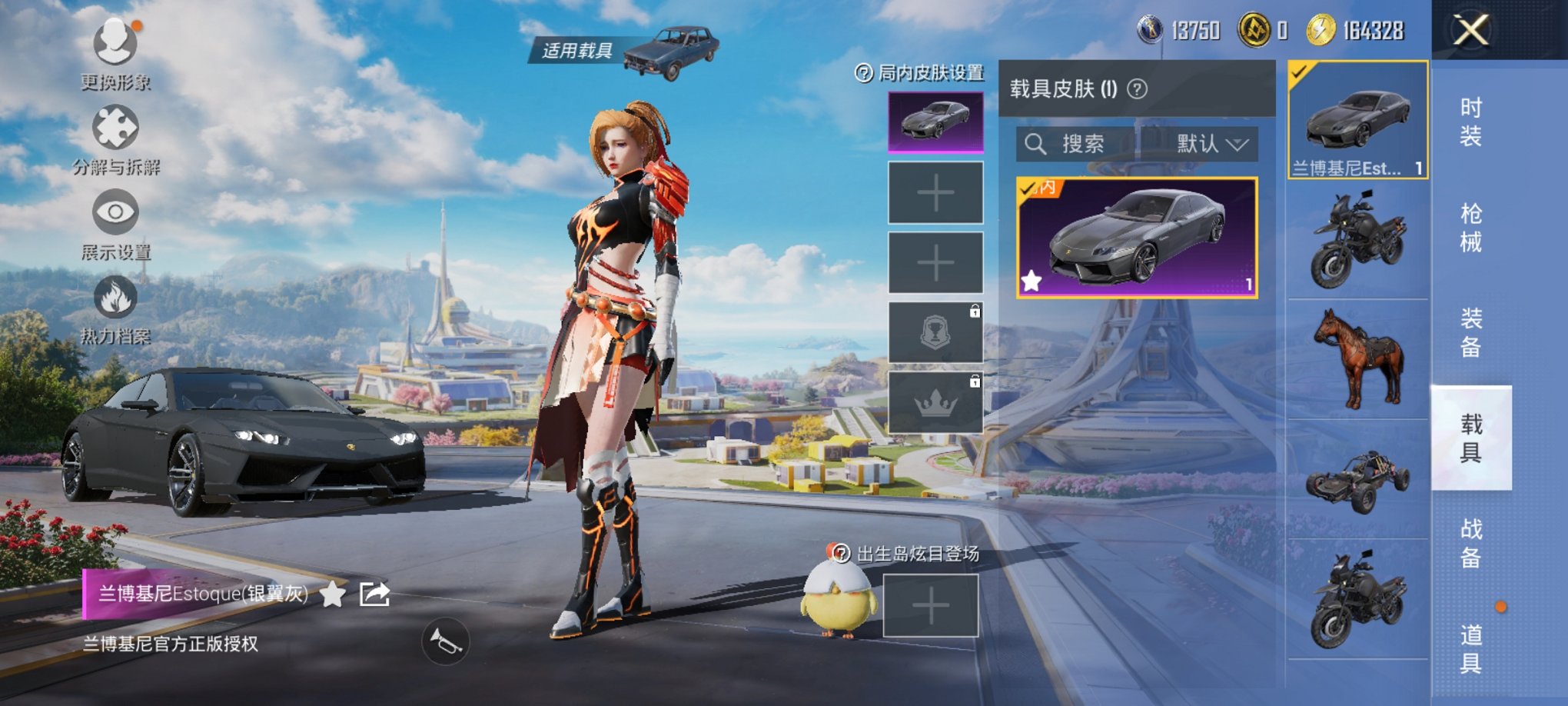
Task: Switch to the 时装 outfit tab
Action: tap(1470, 122)
